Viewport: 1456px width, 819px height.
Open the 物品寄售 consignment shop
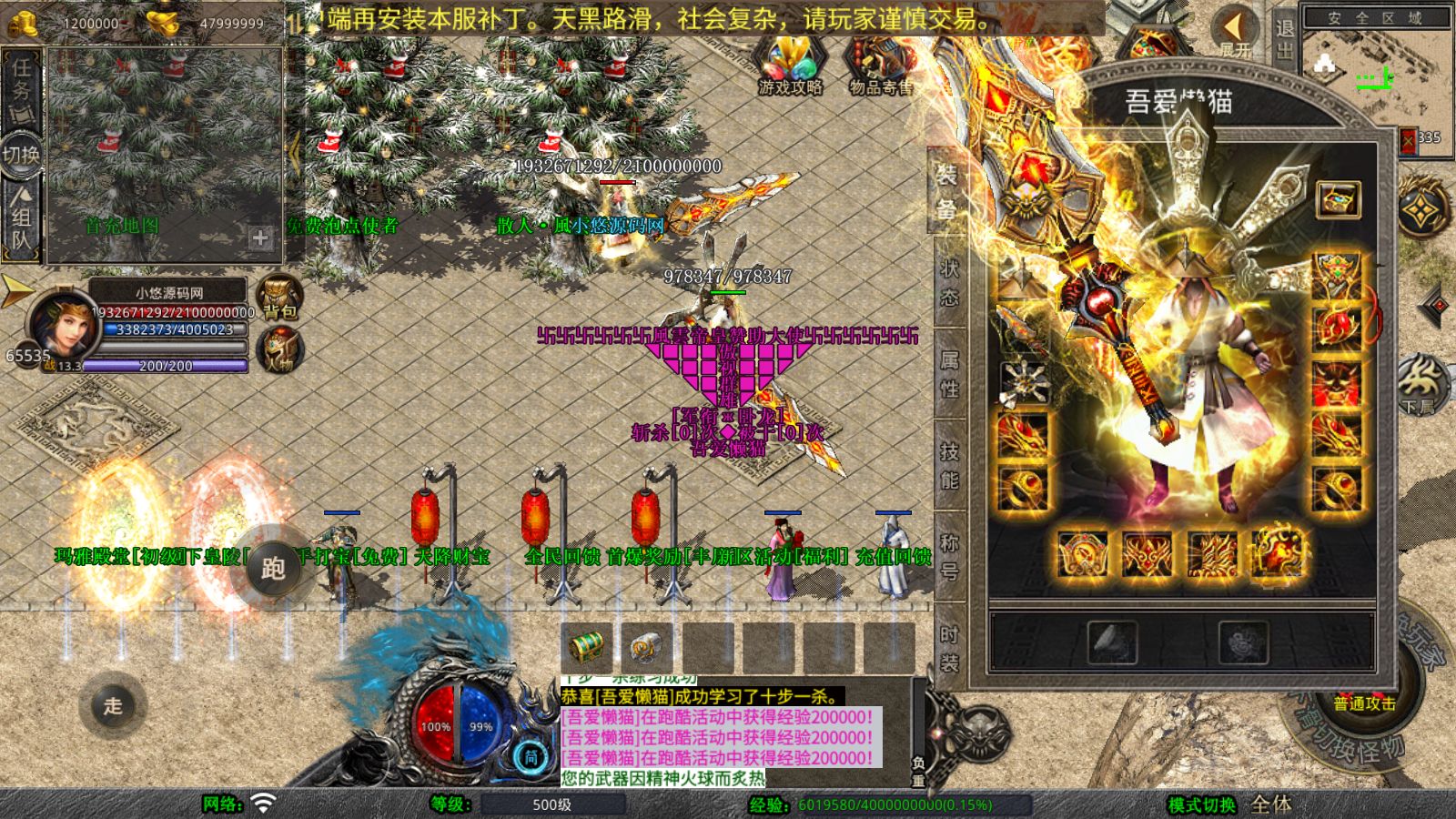point(880,66)
